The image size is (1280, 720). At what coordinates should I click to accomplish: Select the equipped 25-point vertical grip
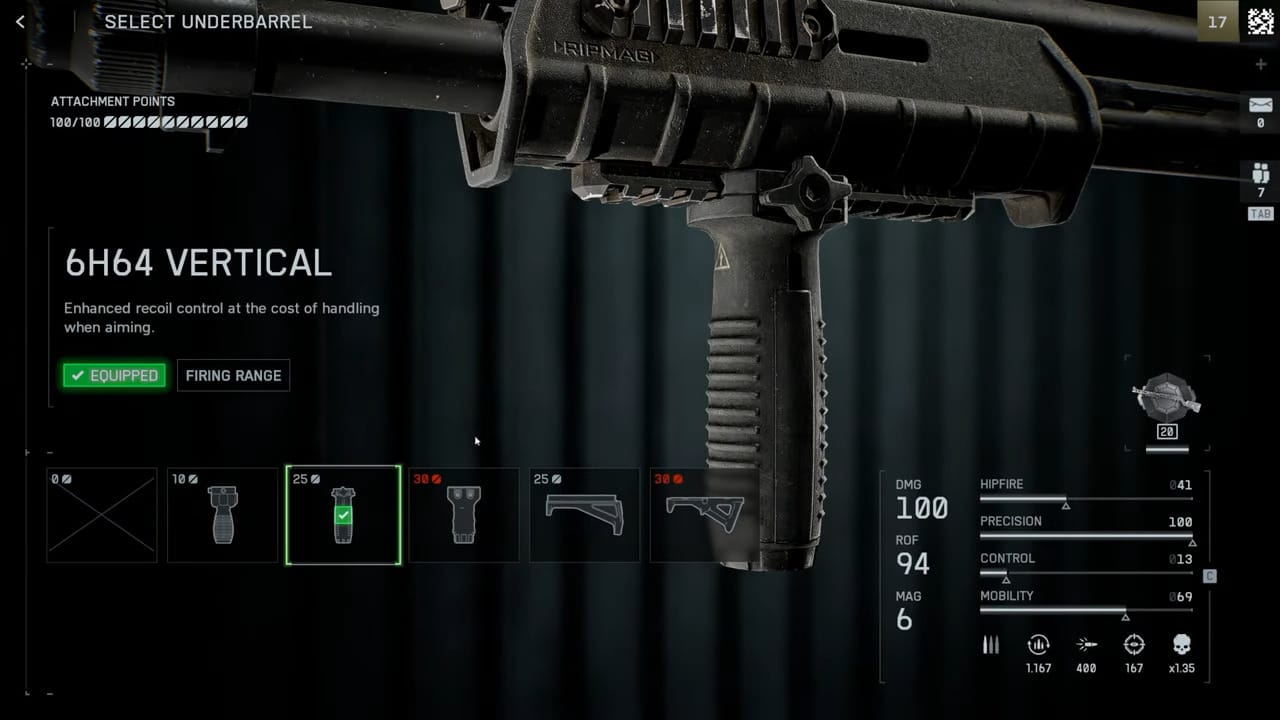pos(343,515)
